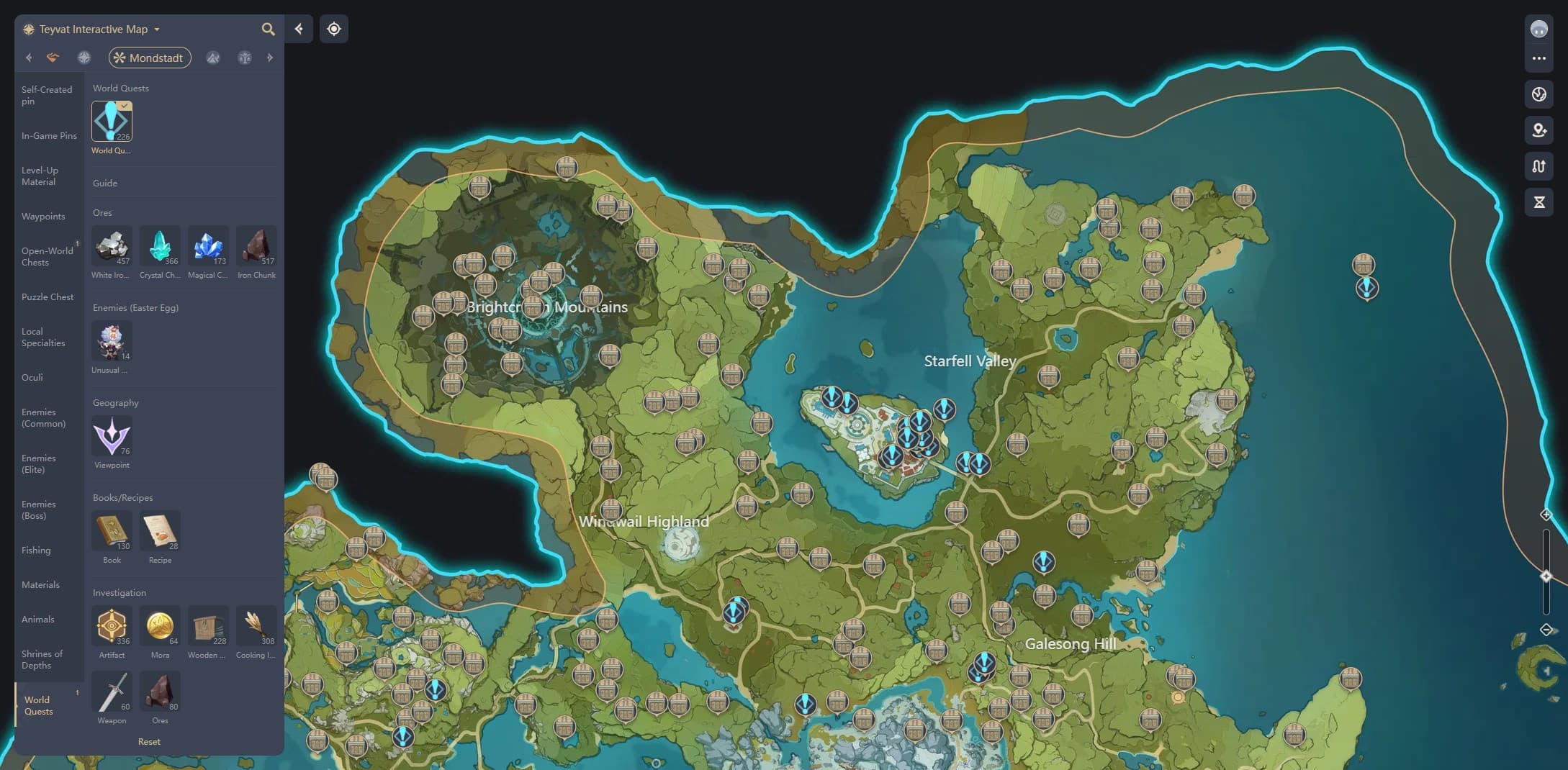Activate the locate crosshair button
This screenshot has width=1568, height=770.
[334, 29]
